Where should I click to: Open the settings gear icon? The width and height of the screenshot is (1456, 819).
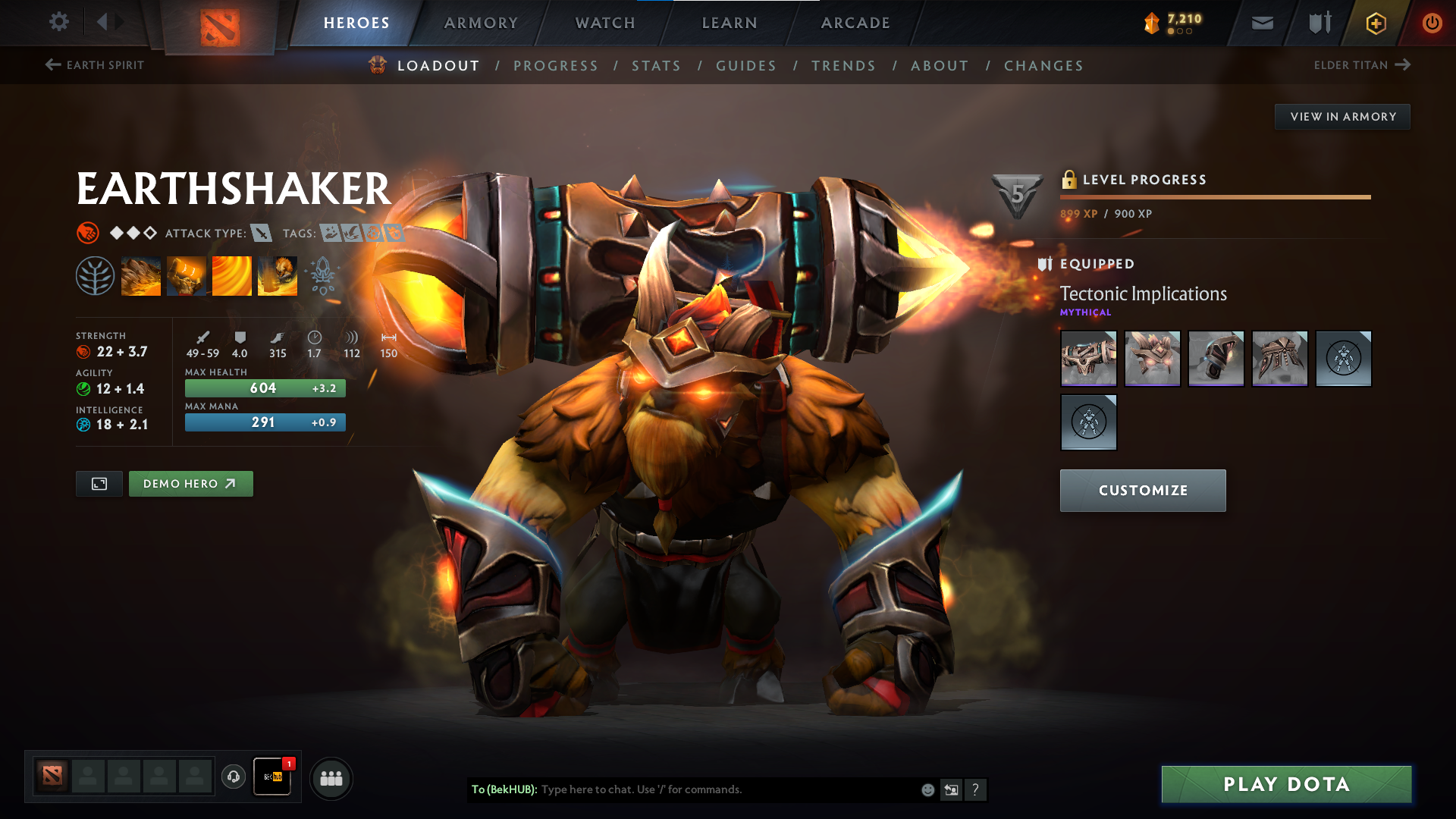click(58, 23)
